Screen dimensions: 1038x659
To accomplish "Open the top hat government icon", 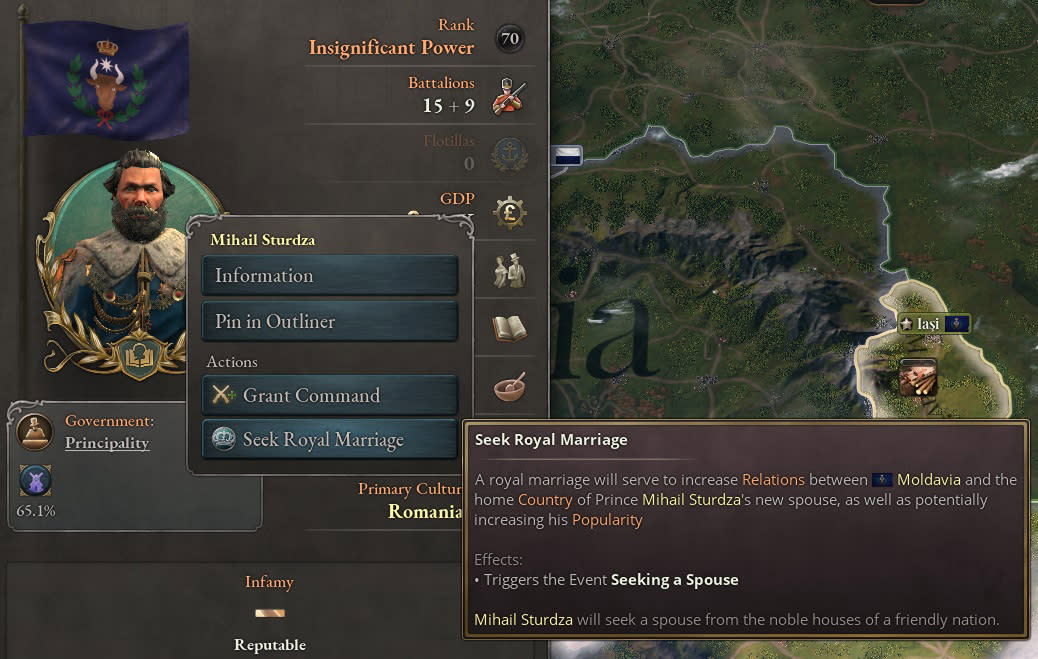I will coord(35,431).
